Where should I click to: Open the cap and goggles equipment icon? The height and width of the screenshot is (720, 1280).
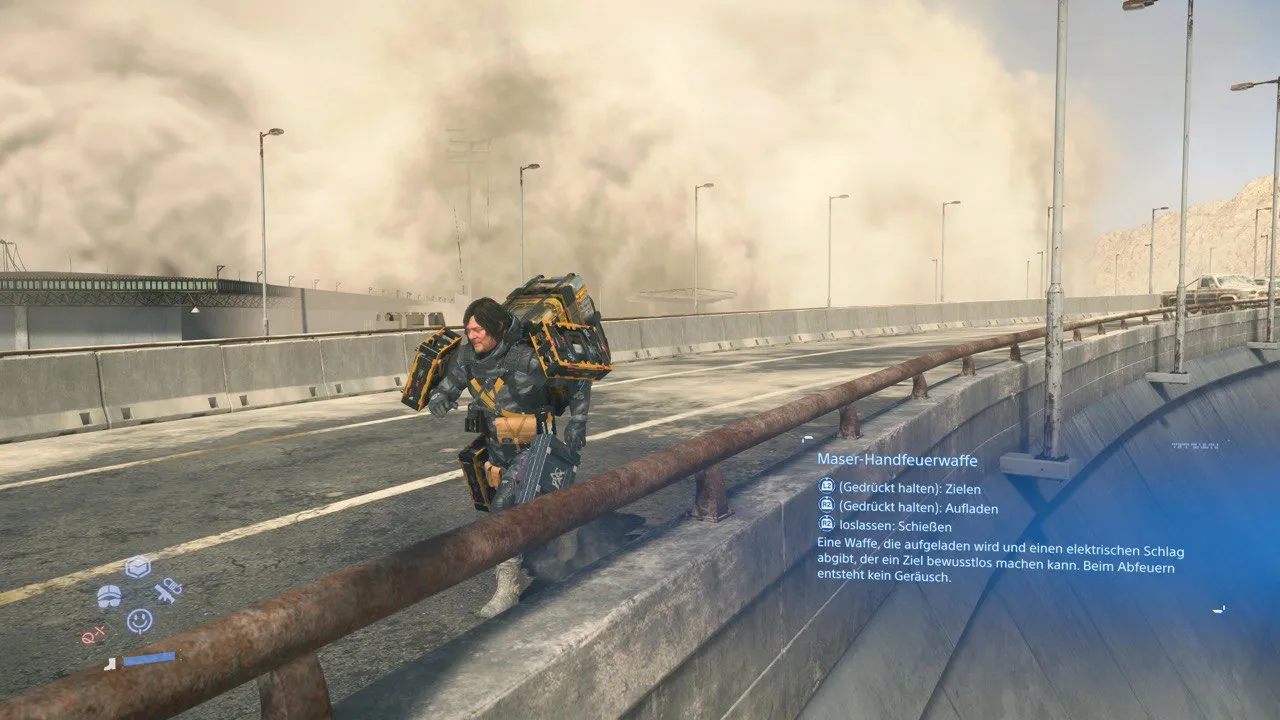(x=109, y=597)
